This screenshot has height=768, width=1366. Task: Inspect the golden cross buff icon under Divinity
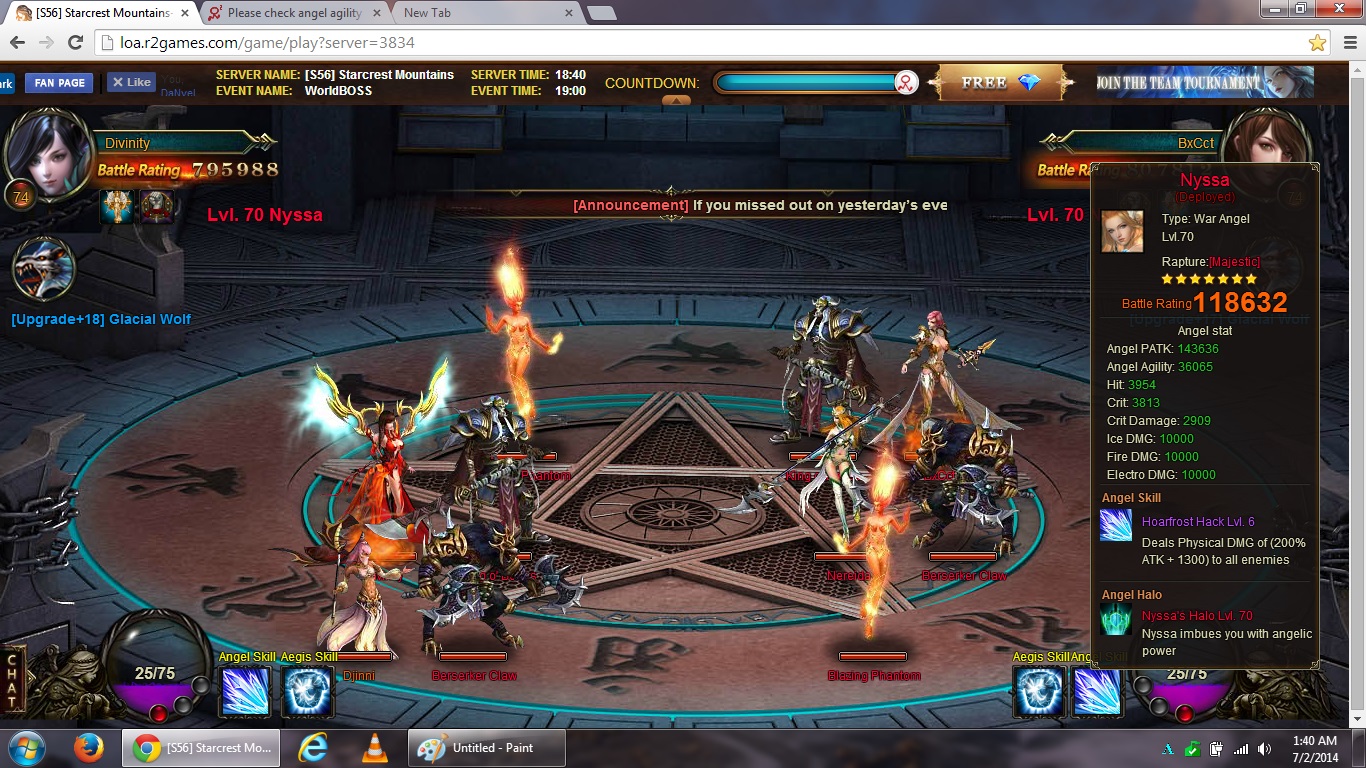pyautogui.click(x=118, y=207)
